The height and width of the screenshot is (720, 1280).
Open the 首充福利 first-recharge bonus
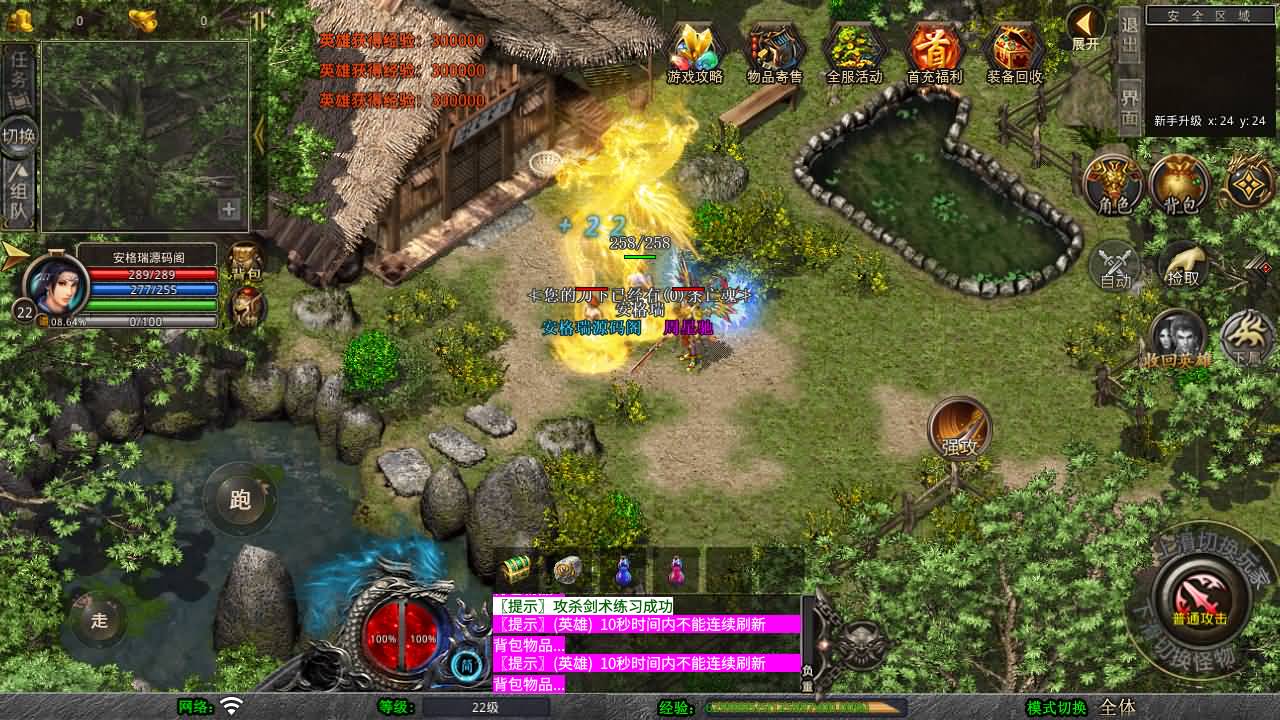[x=934, y=50]
